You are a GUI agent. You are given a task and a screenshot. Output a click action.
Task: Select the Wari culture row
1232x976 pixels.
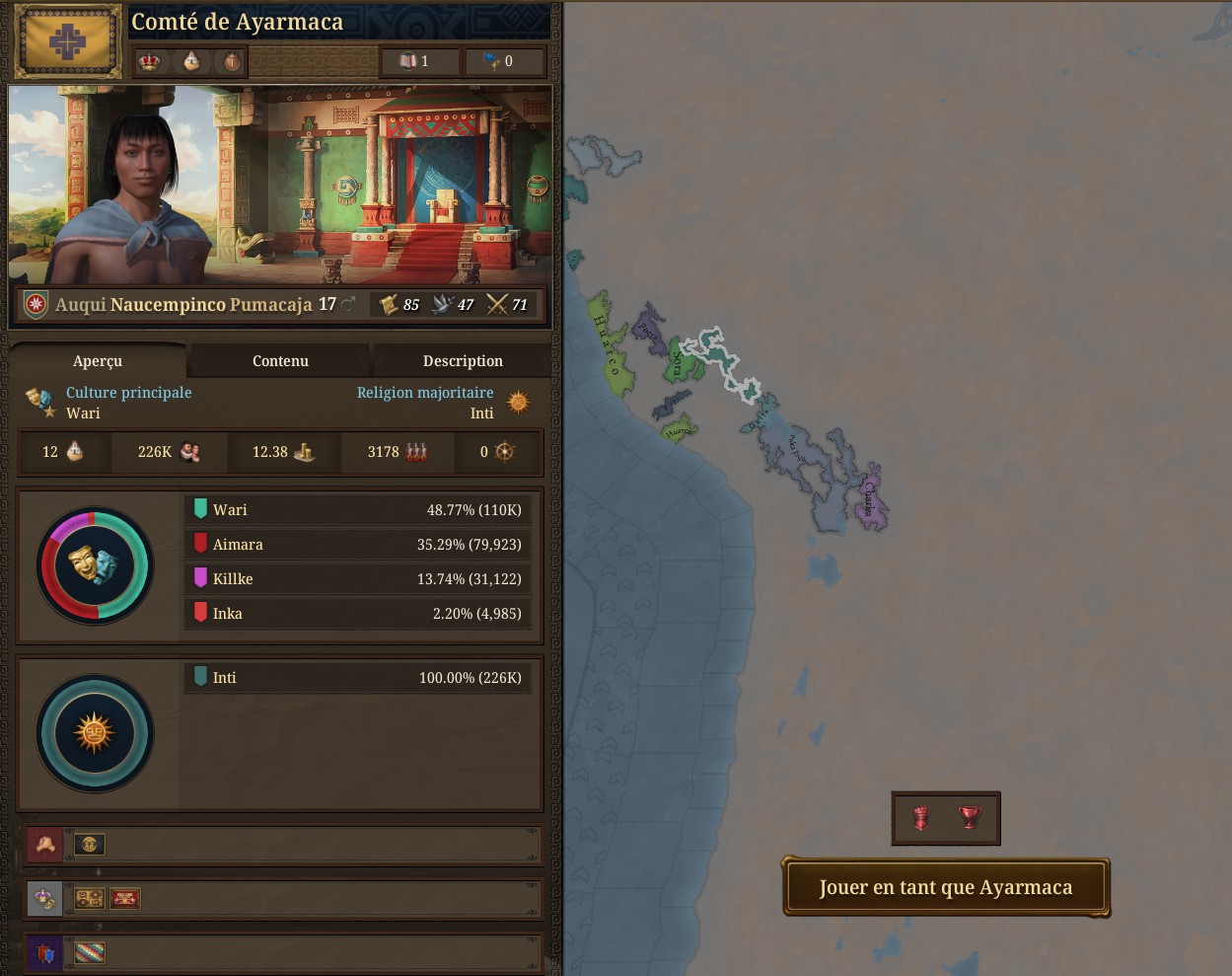[357, 509]
